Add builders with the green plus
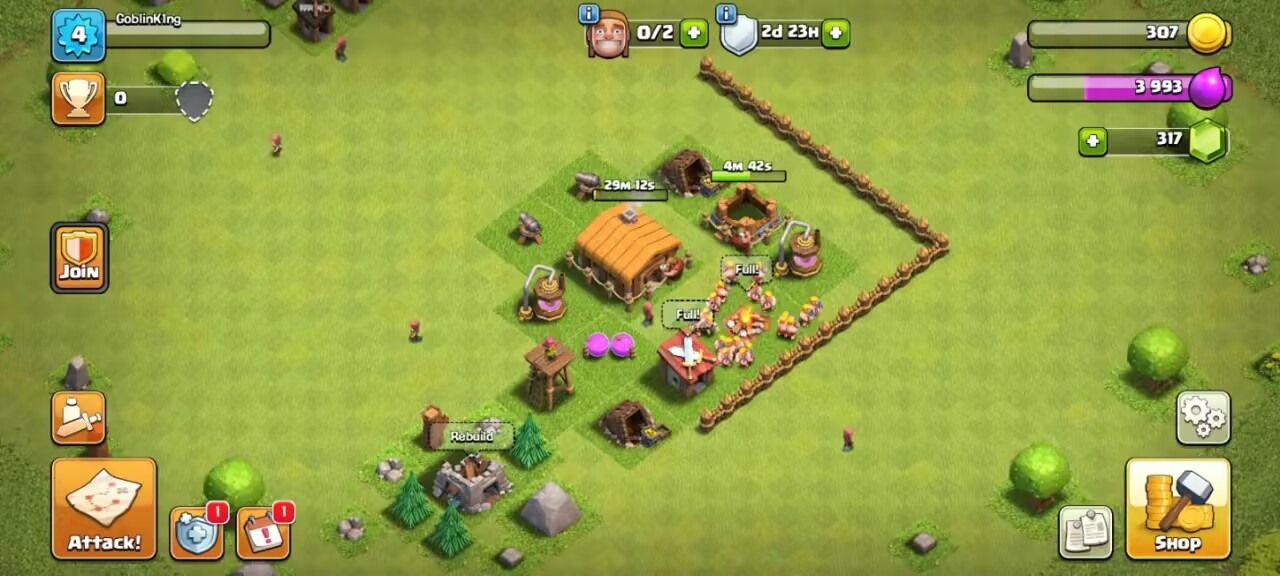The height and width of the screenshot is (576, 1280). (693, 33)
